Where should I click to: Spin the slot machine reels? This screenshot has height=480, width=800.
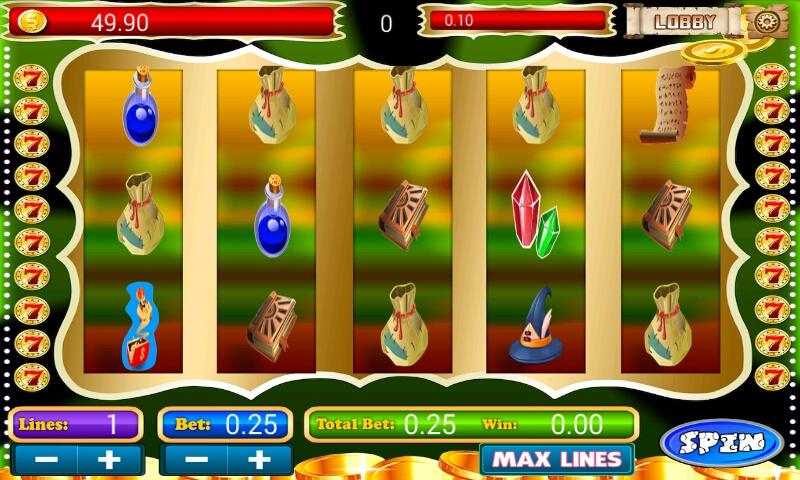(721, 442)
